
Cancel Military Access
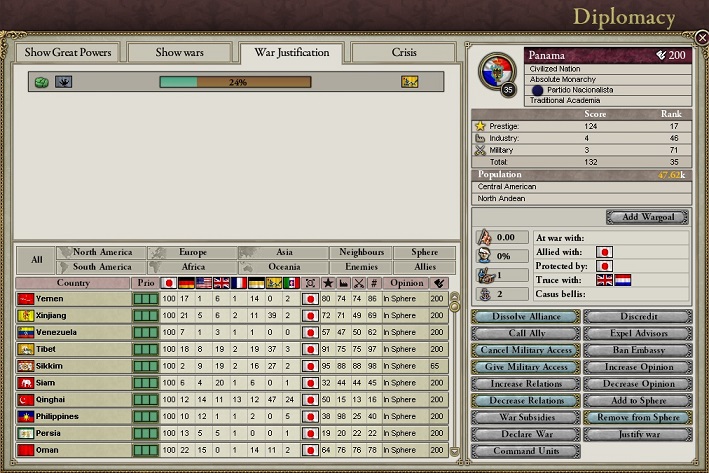click(x=526, y=350)
